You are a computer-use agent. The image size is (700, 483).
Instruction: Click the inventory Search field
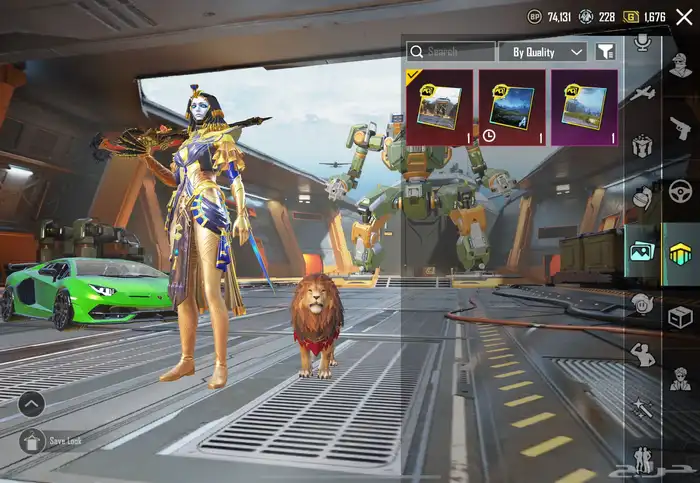(x=451, y=51)
